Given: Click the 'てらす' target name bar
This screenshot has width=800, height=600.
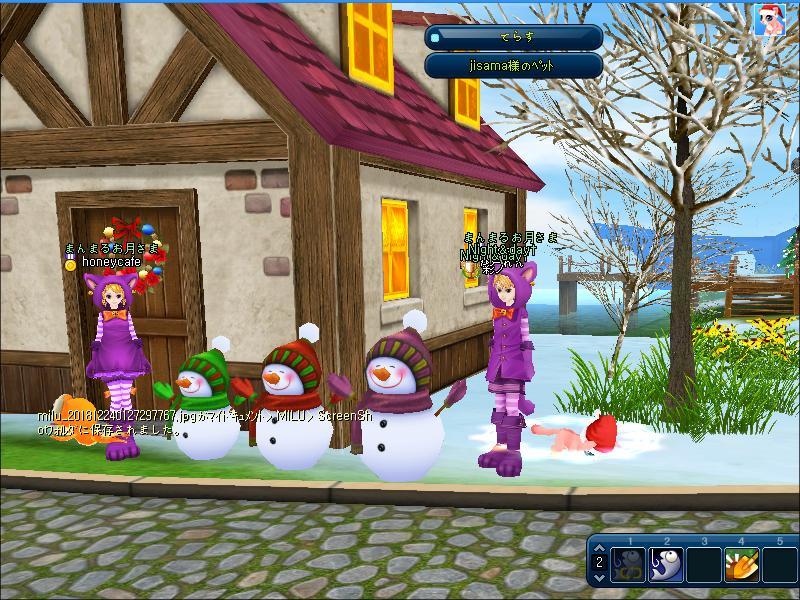Looking at the screenshot, I should point(513,37).
